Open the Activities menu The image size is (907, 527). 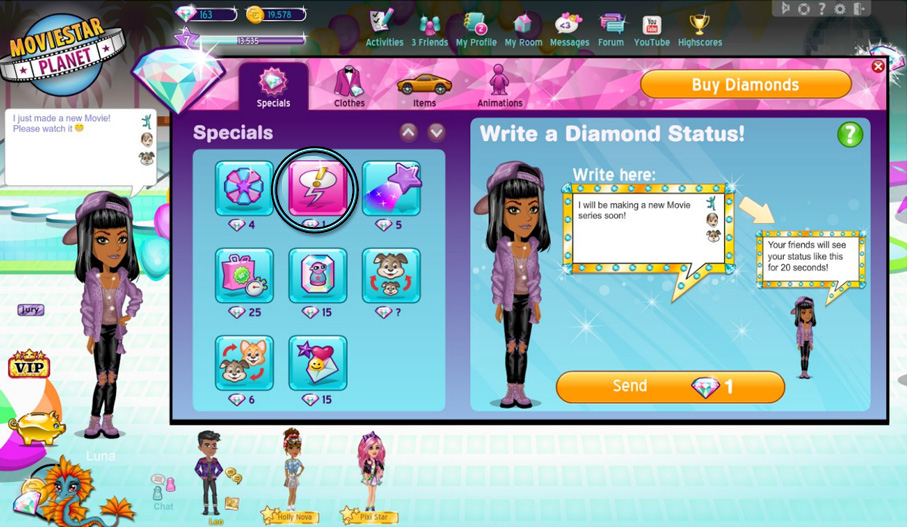pyautogui.click(x=384, y=28)
